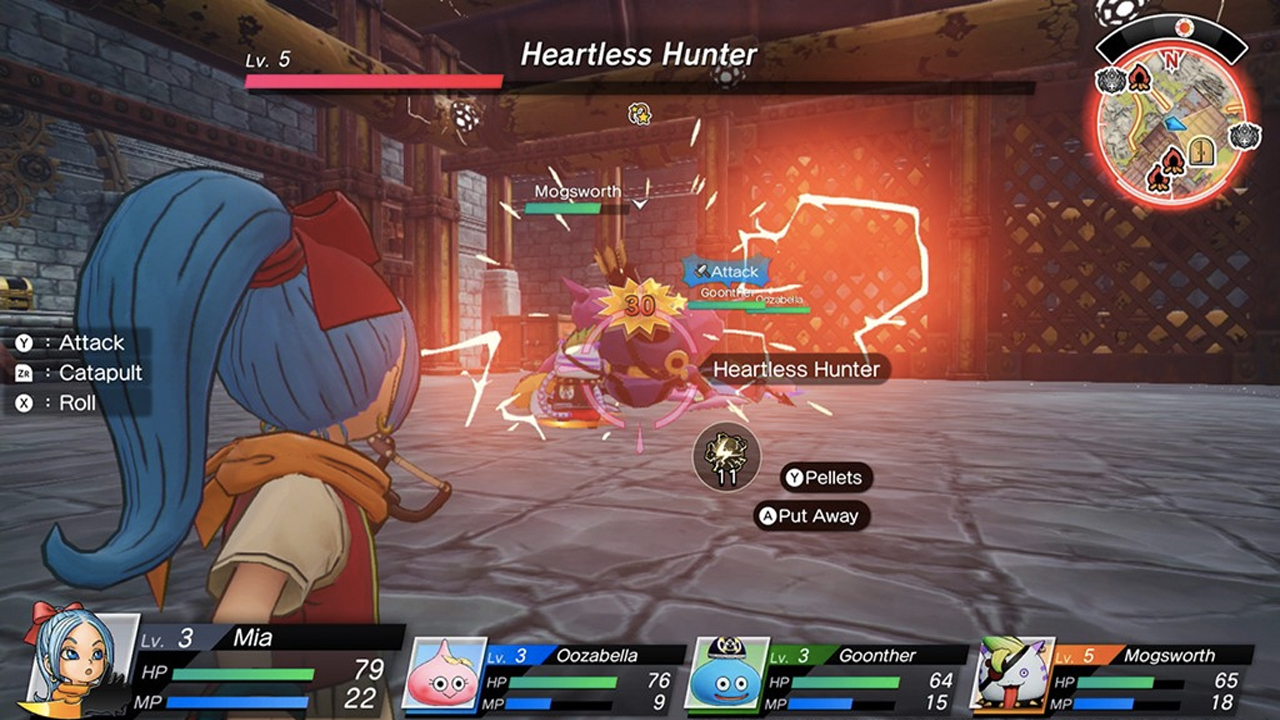Viewport: 1280px width, 720px height.
Task: Click the Put Away option
Action: (811, 516)
